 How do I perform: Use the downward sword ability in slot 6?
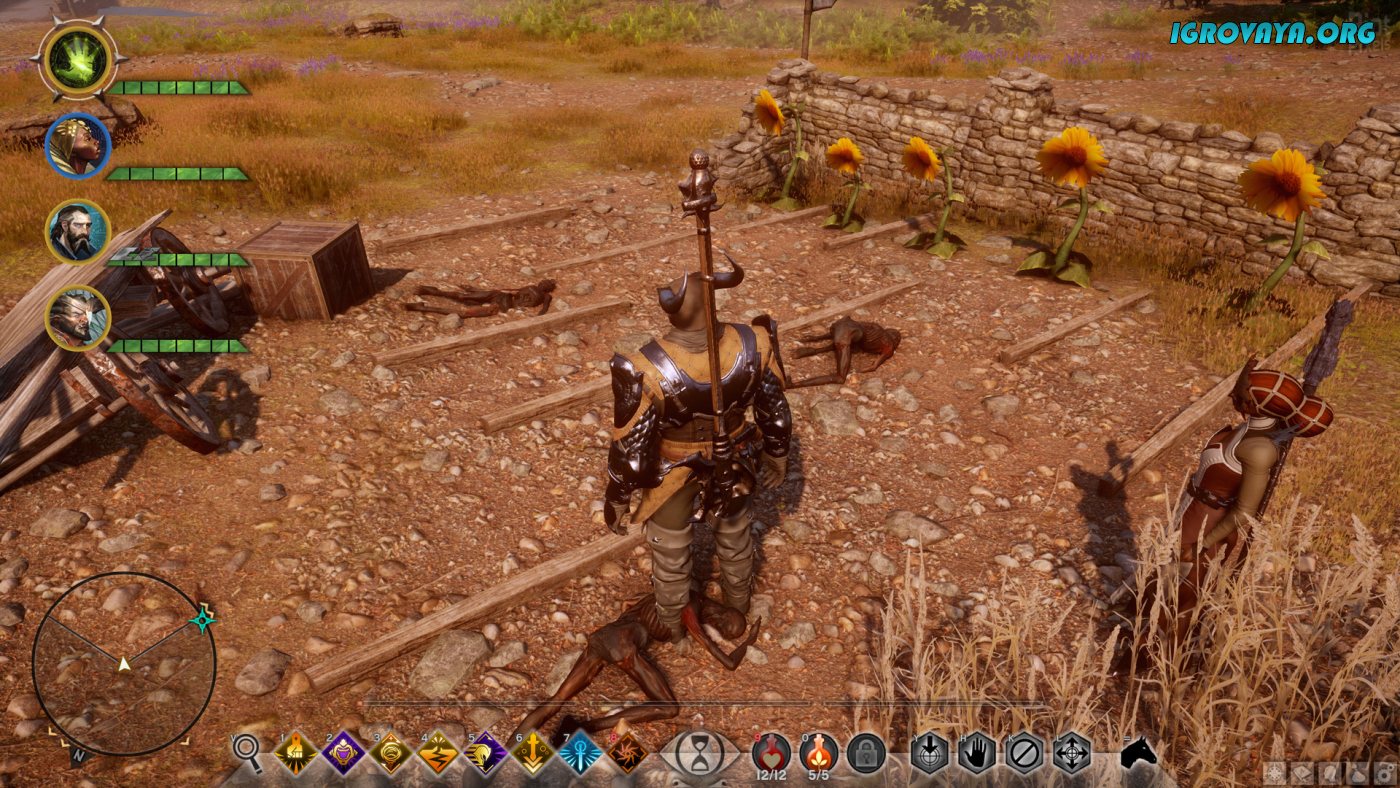pyautogui.click(x=534, y=753)
